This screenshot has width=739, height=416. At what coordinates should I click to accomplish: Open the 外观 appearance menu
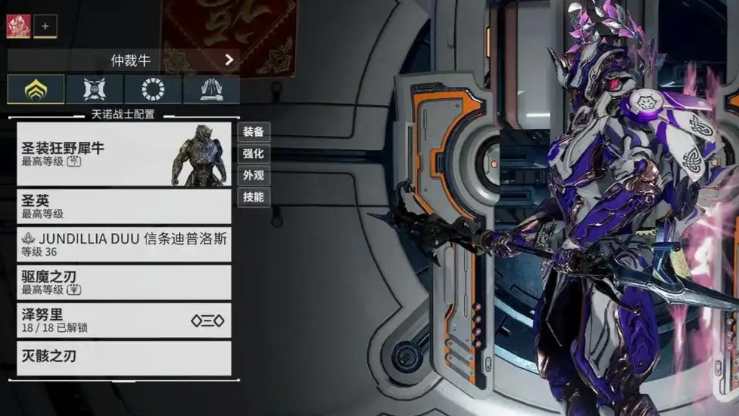[253, 175]
